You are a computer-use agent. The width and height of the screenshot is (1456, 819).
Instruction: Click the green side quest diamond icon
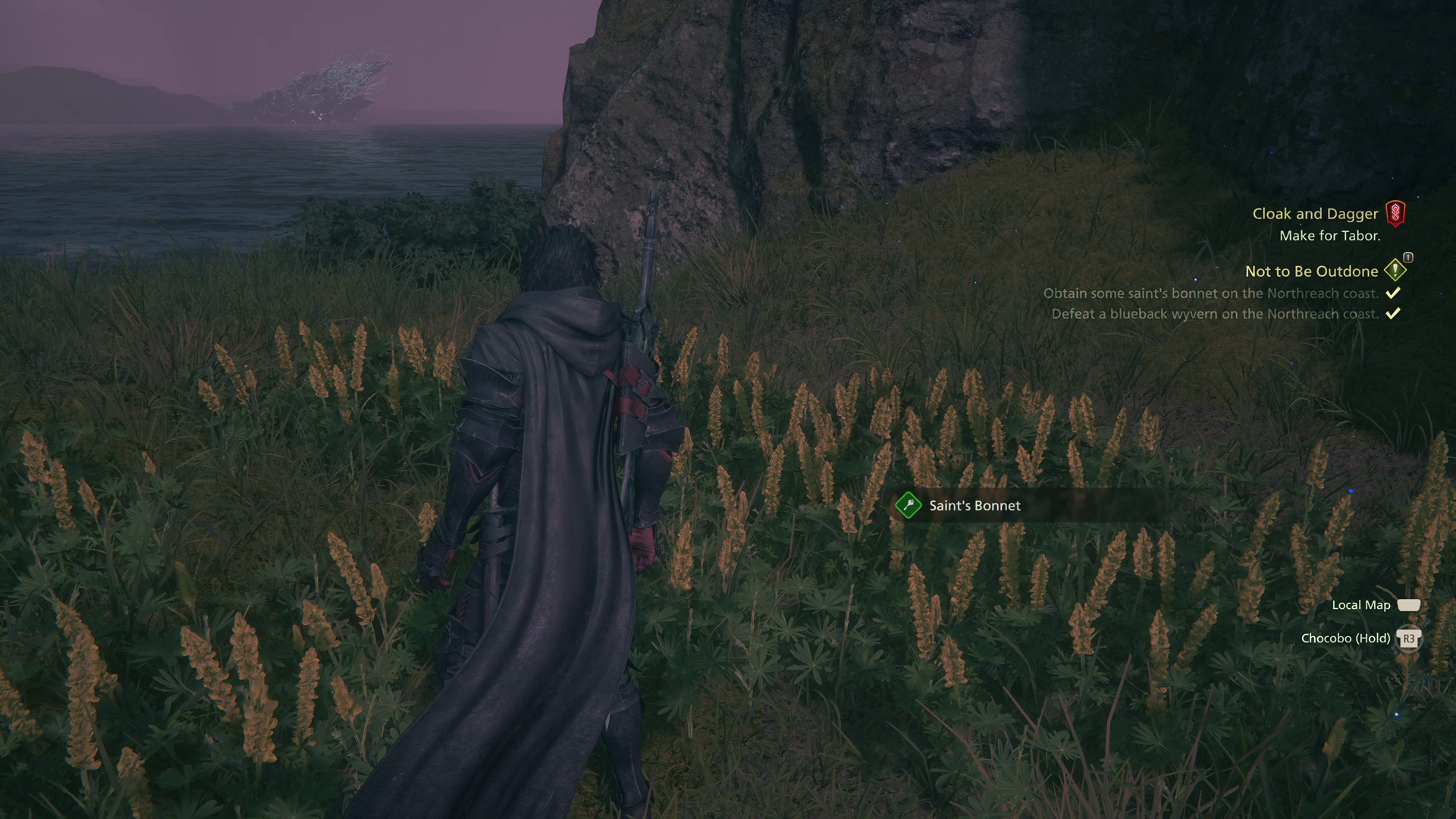click(x=1395, y=270)
